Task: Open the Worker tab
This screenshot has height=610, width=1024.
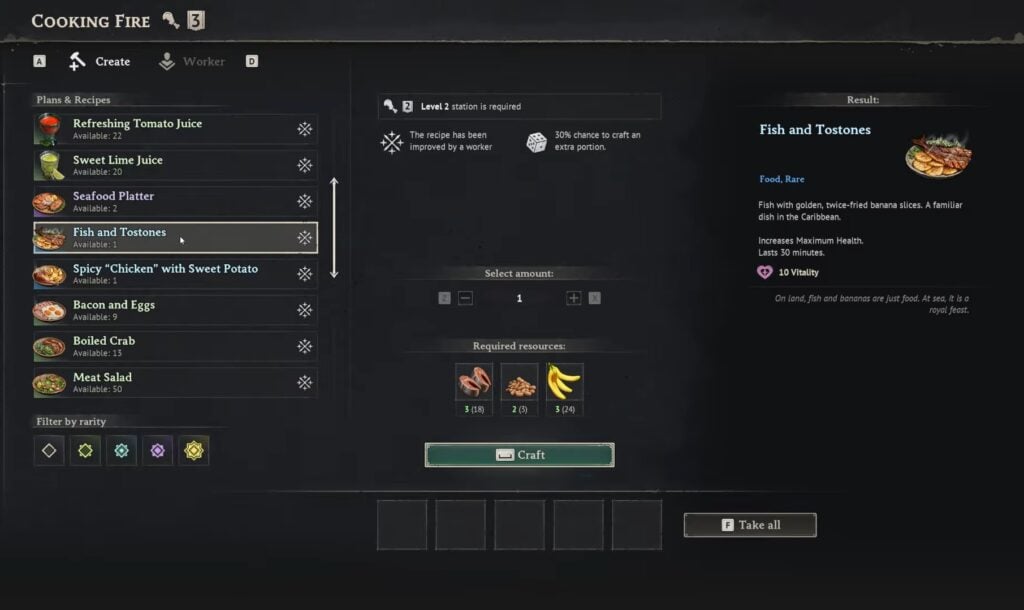Action: pyautogui.click(x=192, y=62)
